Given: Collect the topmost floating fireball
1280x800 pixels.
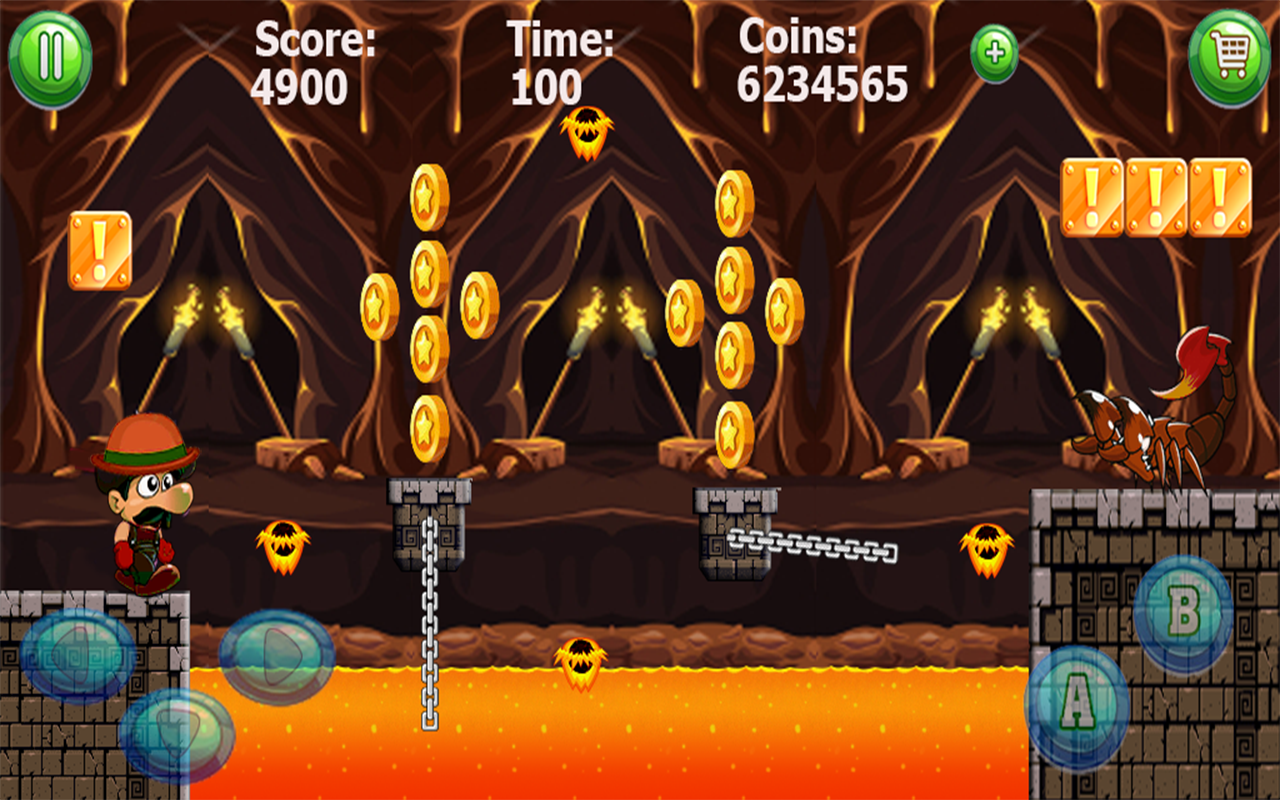Looking at the screenshot, I should pos(585,135).
